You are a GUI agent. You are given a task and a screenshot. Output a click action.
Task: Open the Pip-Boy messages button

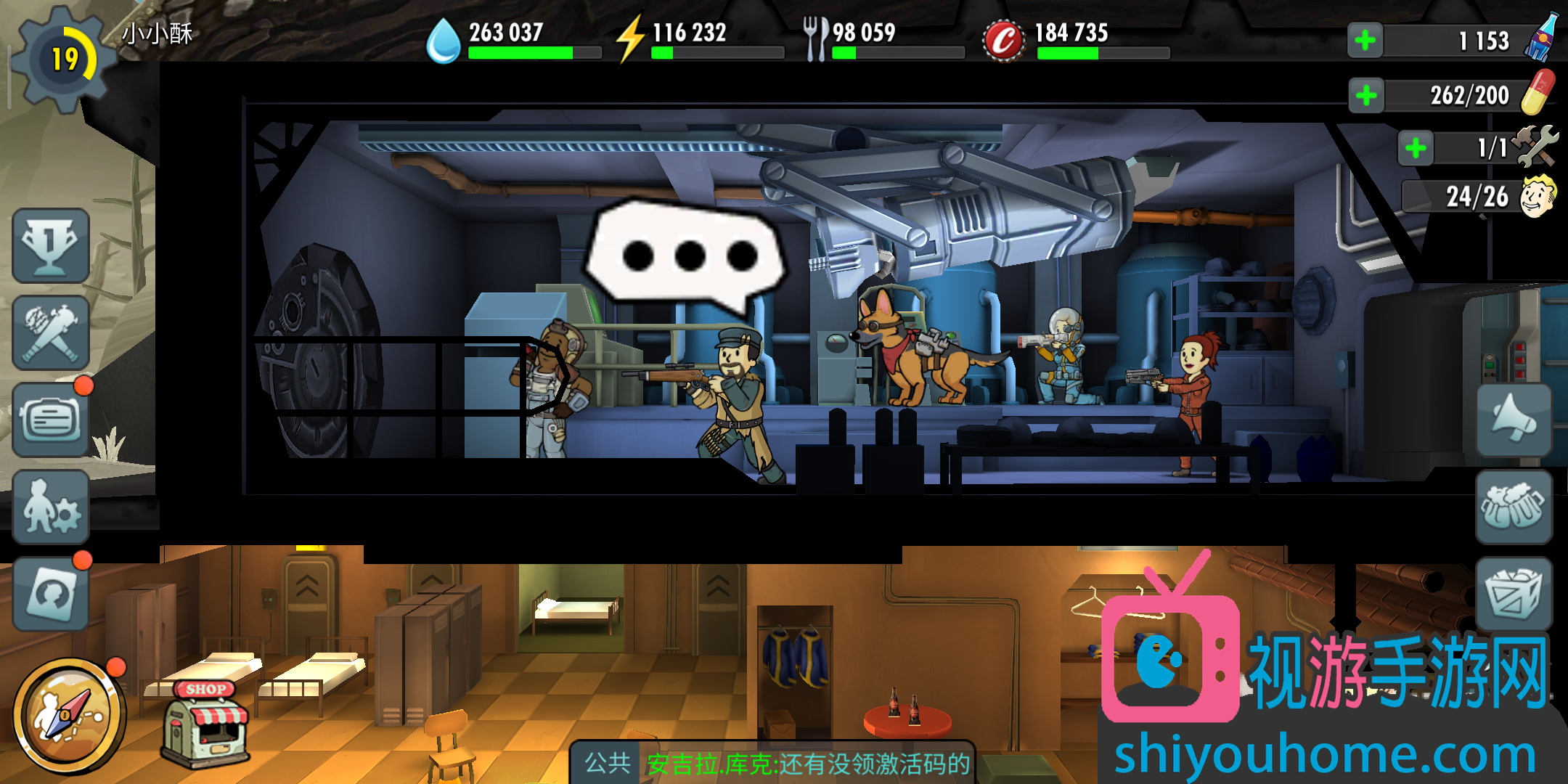pos(51,420)
